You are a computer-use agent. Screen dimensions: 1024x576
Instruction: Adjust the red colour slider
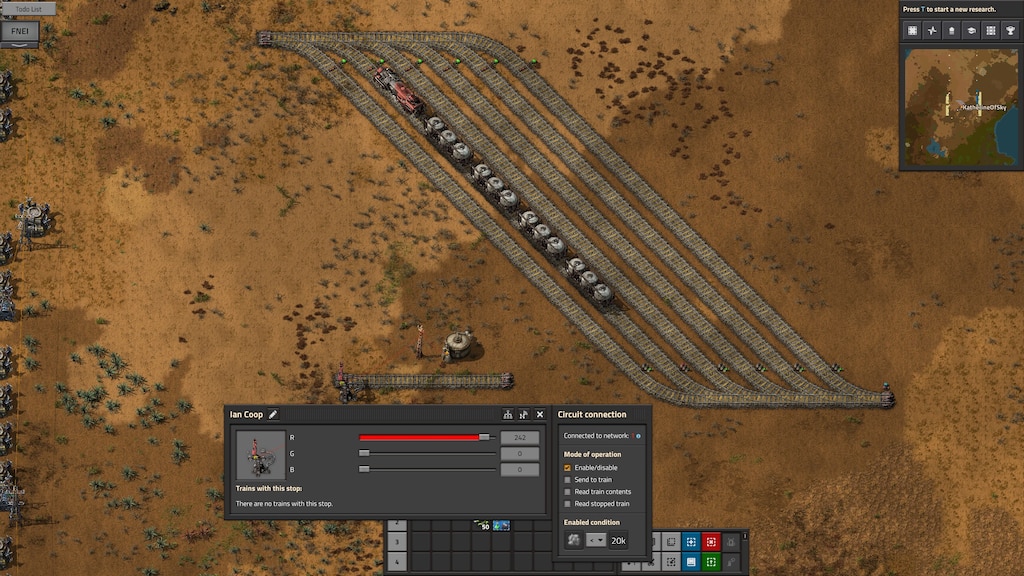(484, 437)
